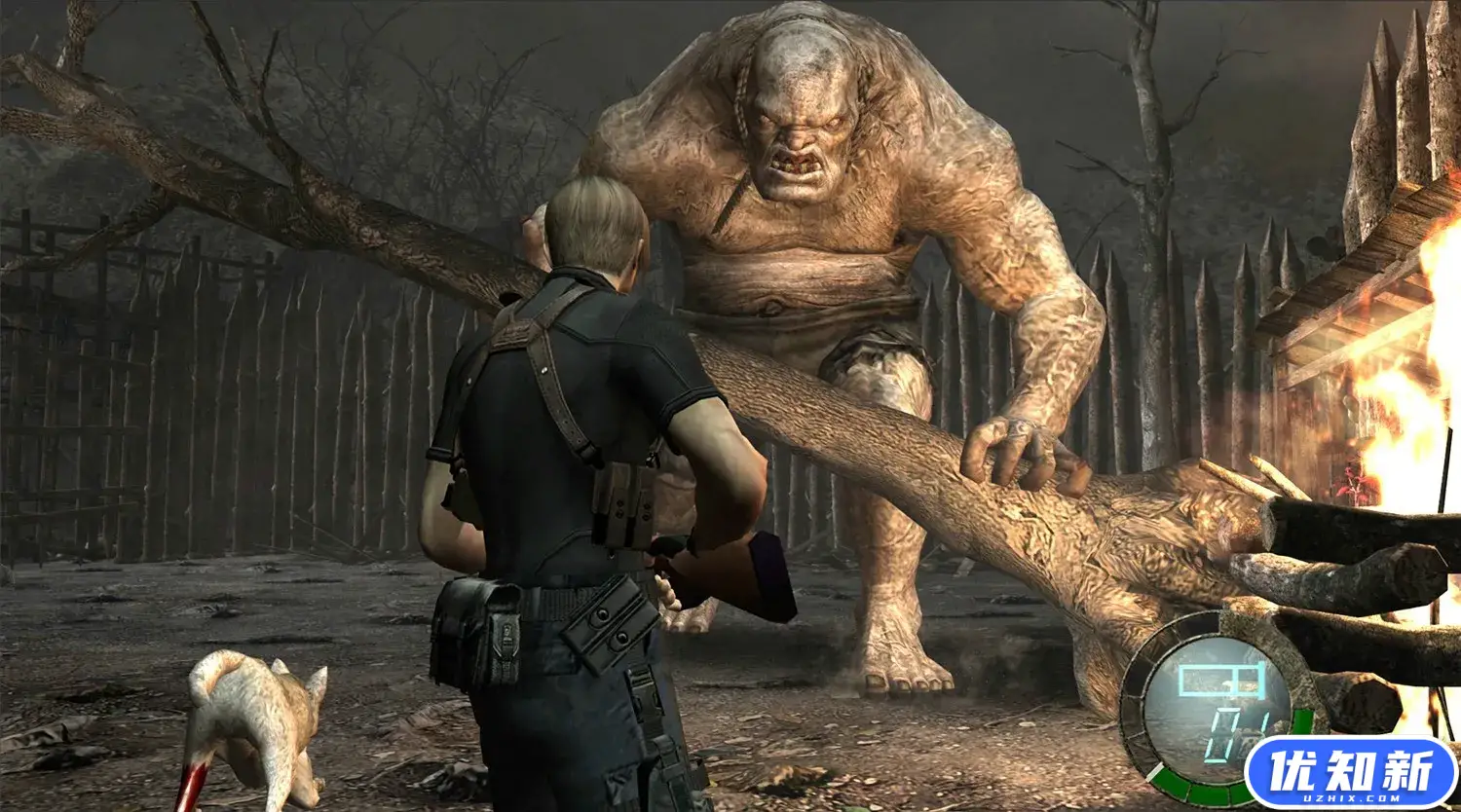Image resolution: width=1461 pixels, height=812 pixels.
Task: Click the cyan weapon outline in the HUD gauge
Action: pos(1222,679)
